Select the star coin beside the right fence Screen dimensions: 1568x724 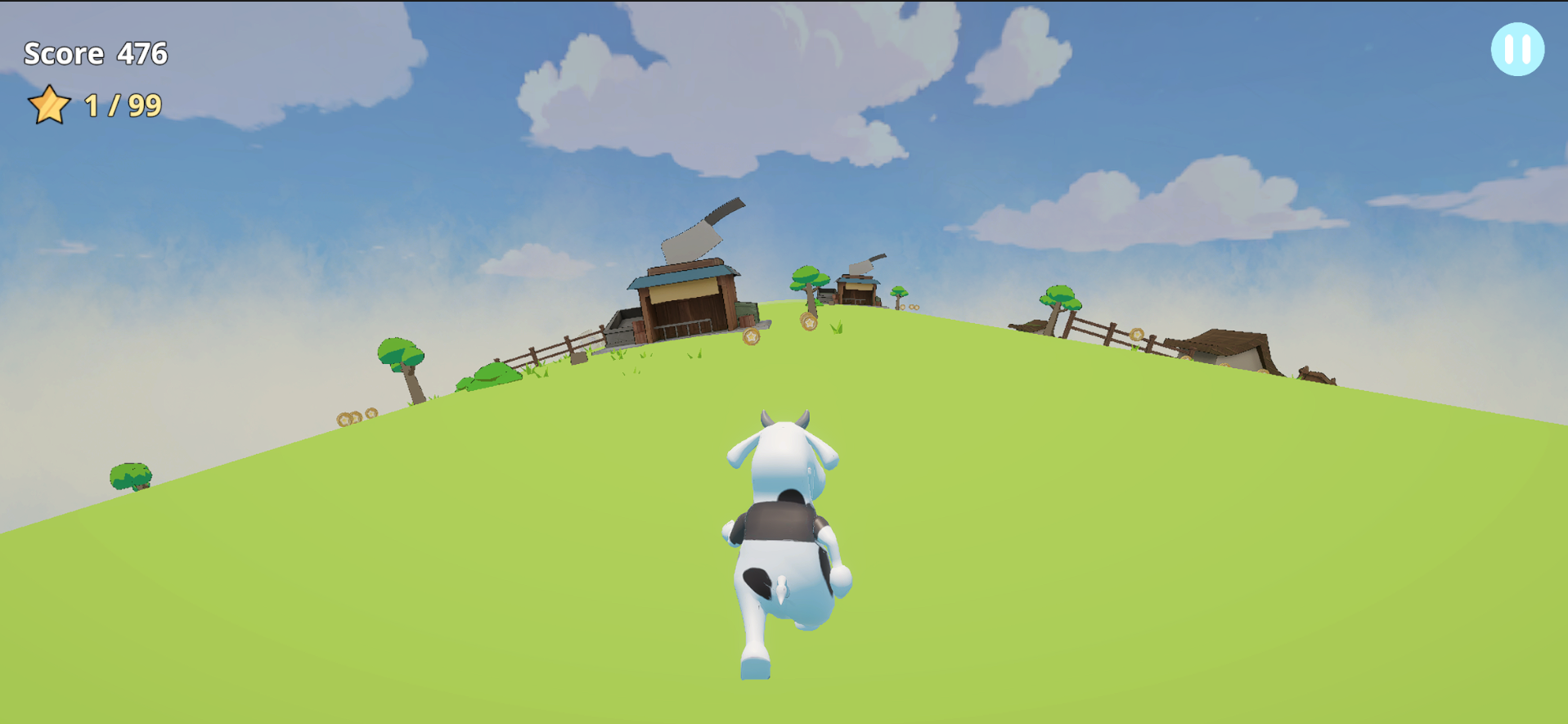pos(1137,335)
